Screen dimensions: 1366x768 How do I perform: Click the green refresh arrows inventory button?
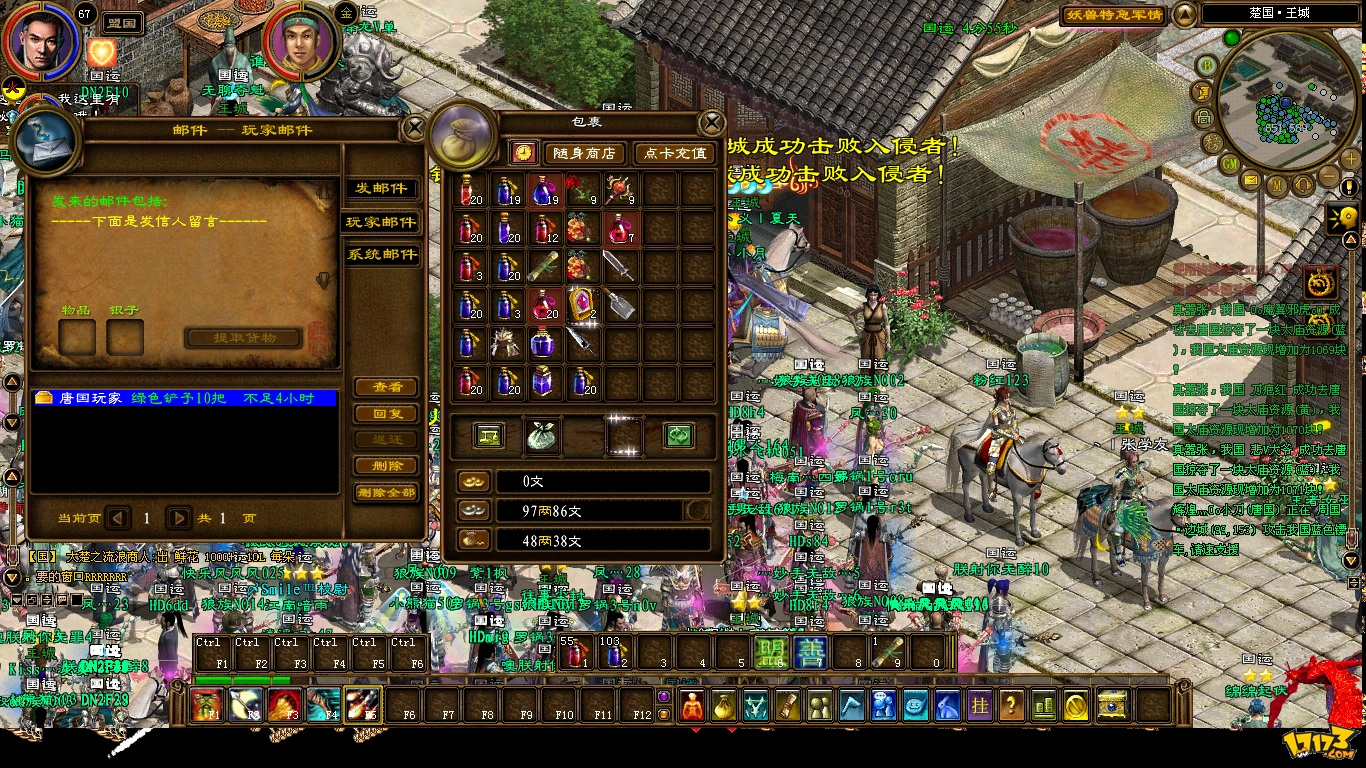[x=679, y=436]
